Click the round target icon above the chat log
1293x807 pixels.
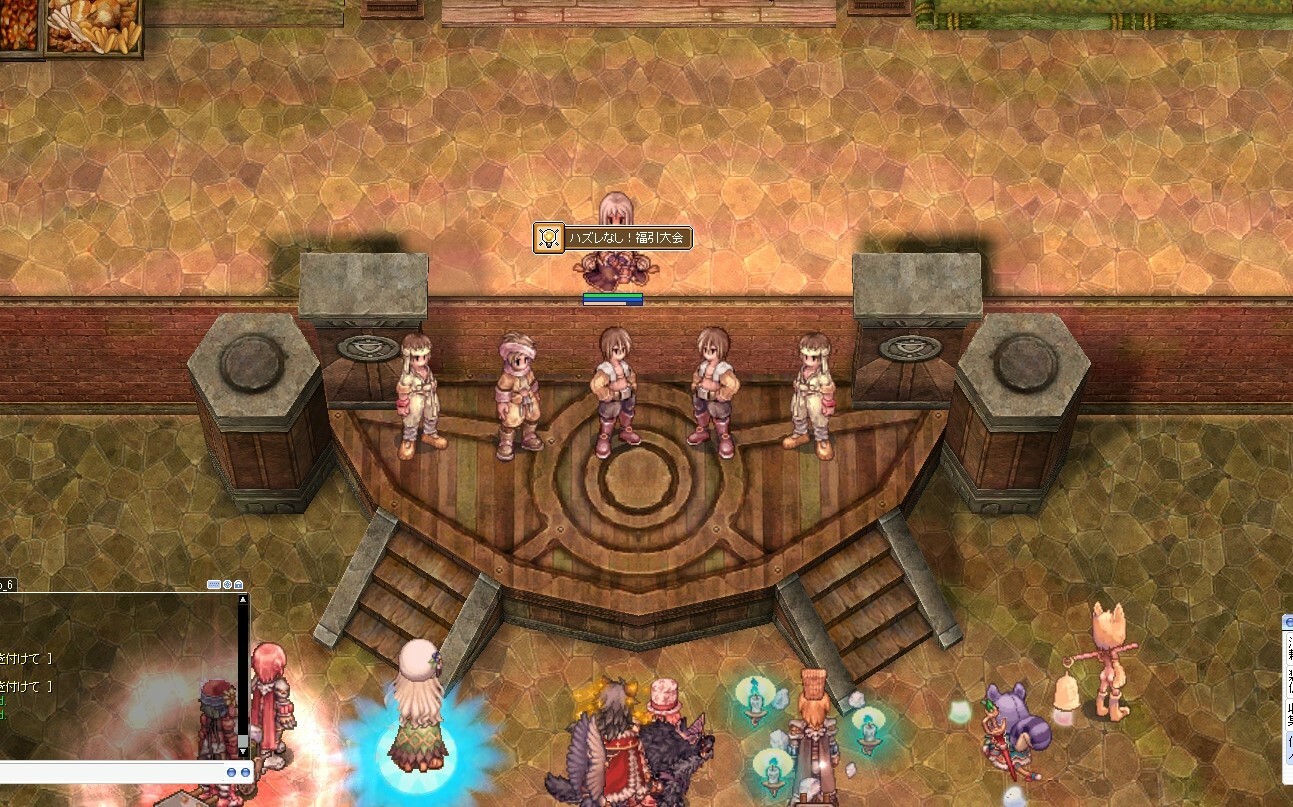[x=227, y=584]
